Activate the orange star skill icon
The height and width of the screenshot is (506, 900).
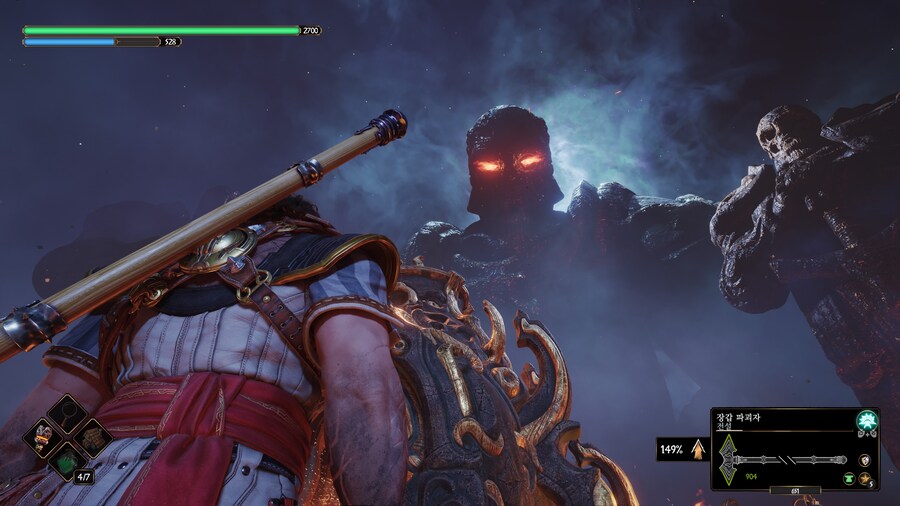click(x=864, y=478)
